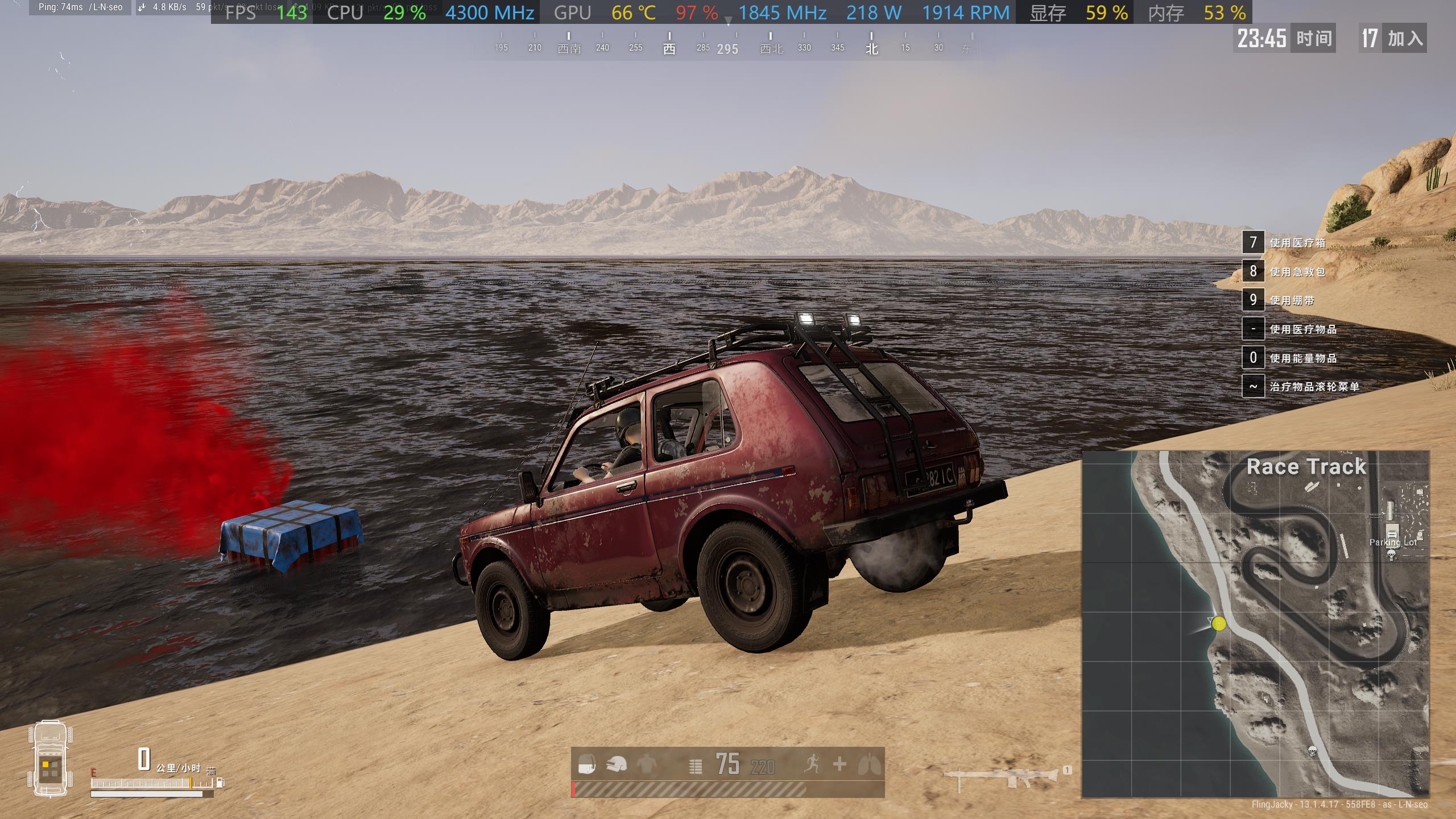
Task: Select the backpack status icon
Action: pos(586,765)
